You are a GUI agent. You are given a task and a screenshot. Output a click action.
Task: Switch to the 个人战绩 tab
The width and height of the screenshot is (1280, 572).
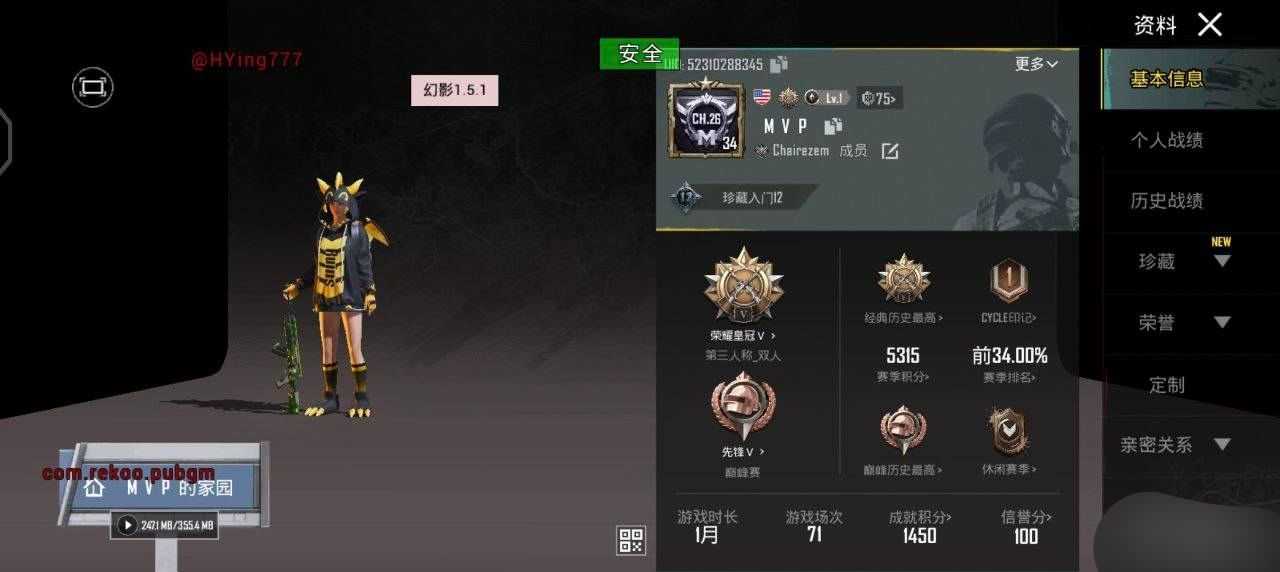tap(1166, 141)
